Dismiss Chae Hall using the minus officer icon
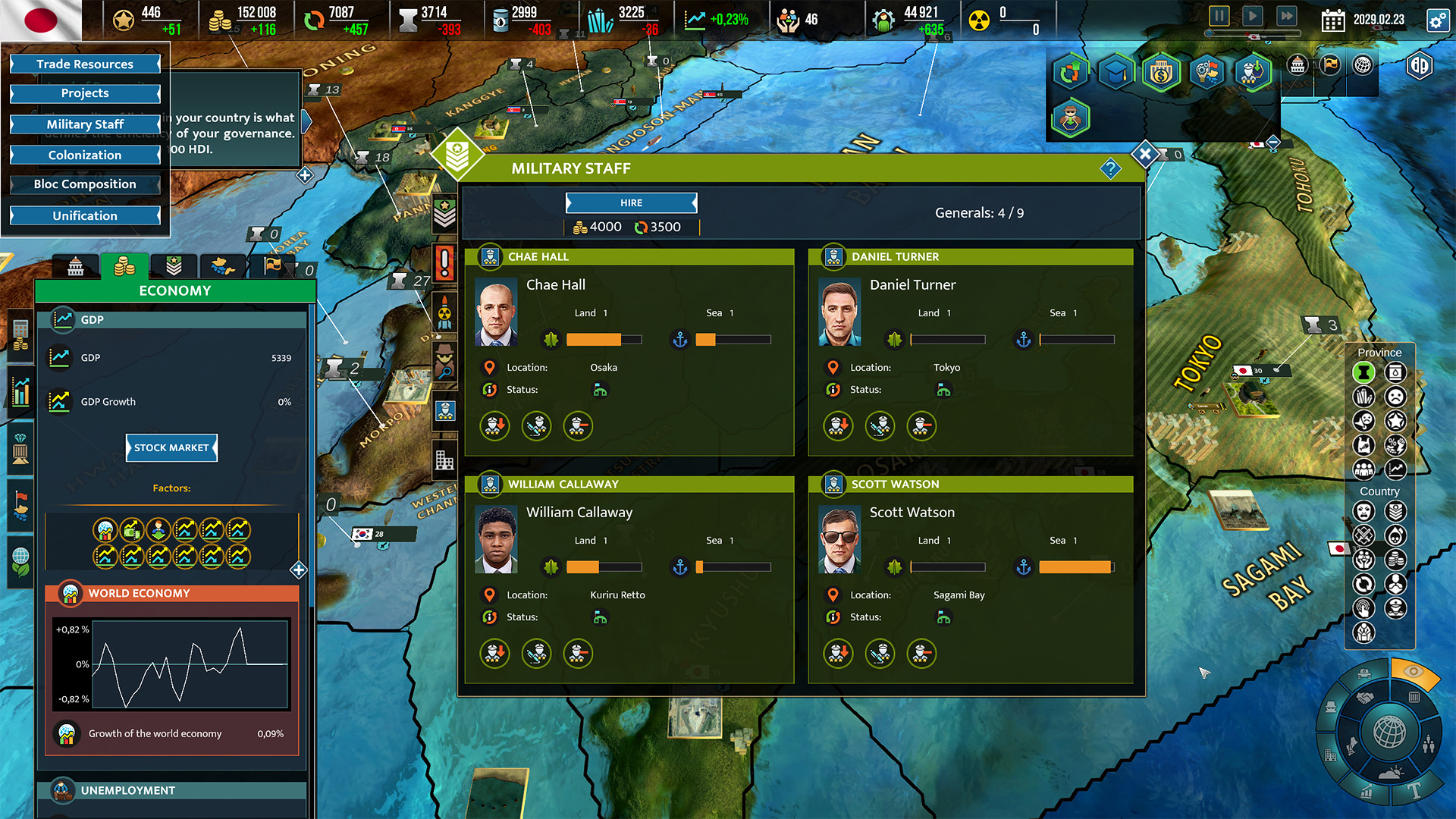The image size is (1456, 819). pyautogui.click(x=578, y=426)
